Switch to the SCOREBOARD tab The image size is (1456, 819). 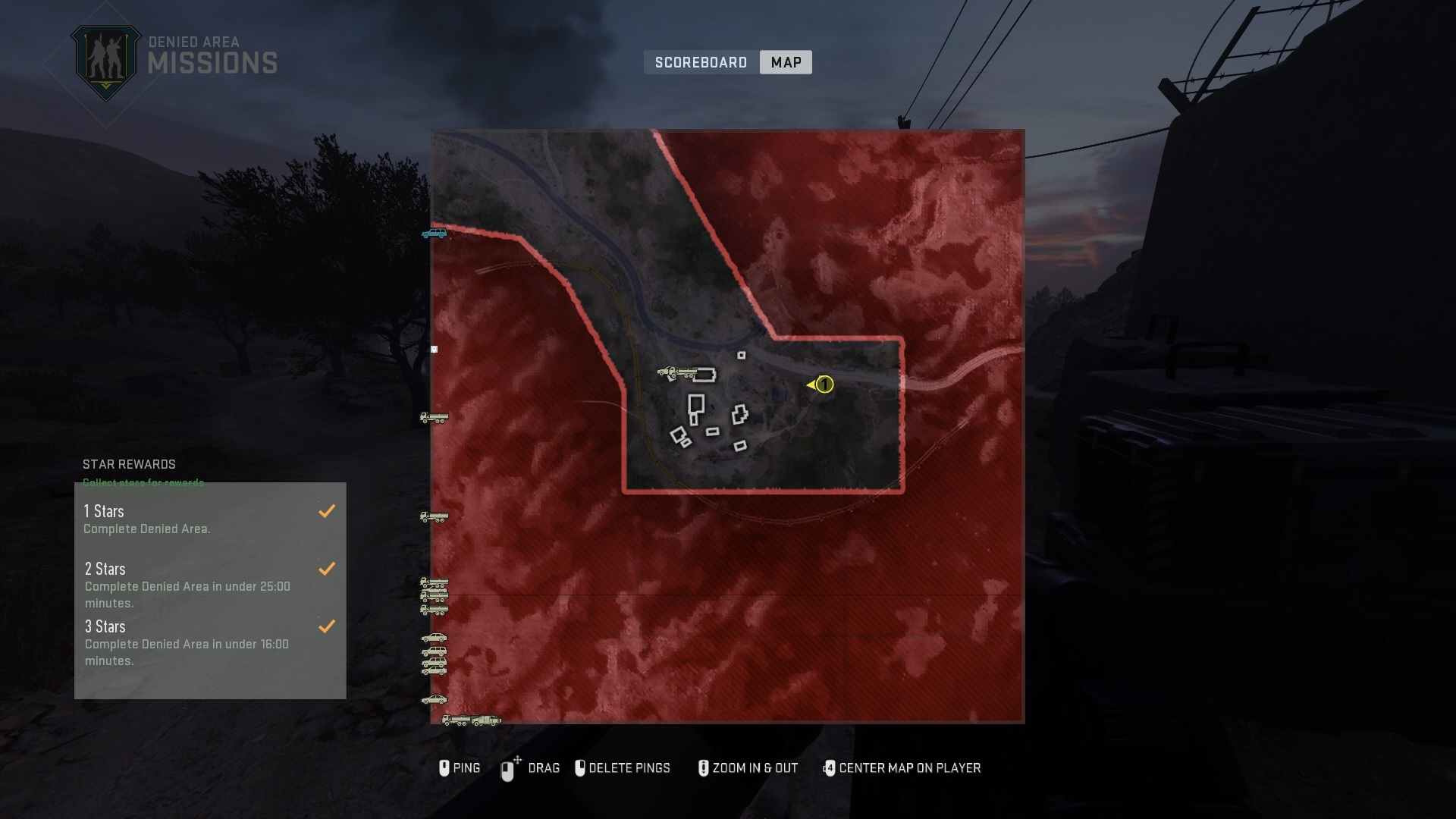[x=700, y=62]
